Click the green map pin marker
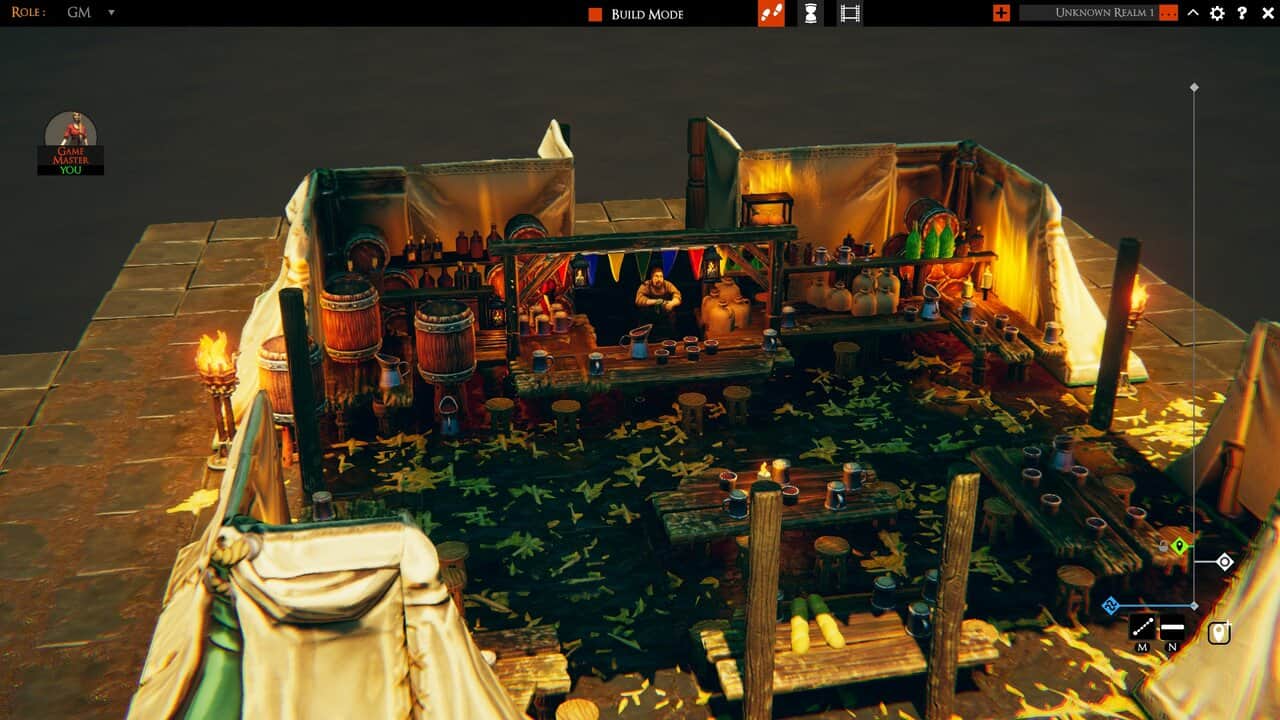 click(1180, 546)
